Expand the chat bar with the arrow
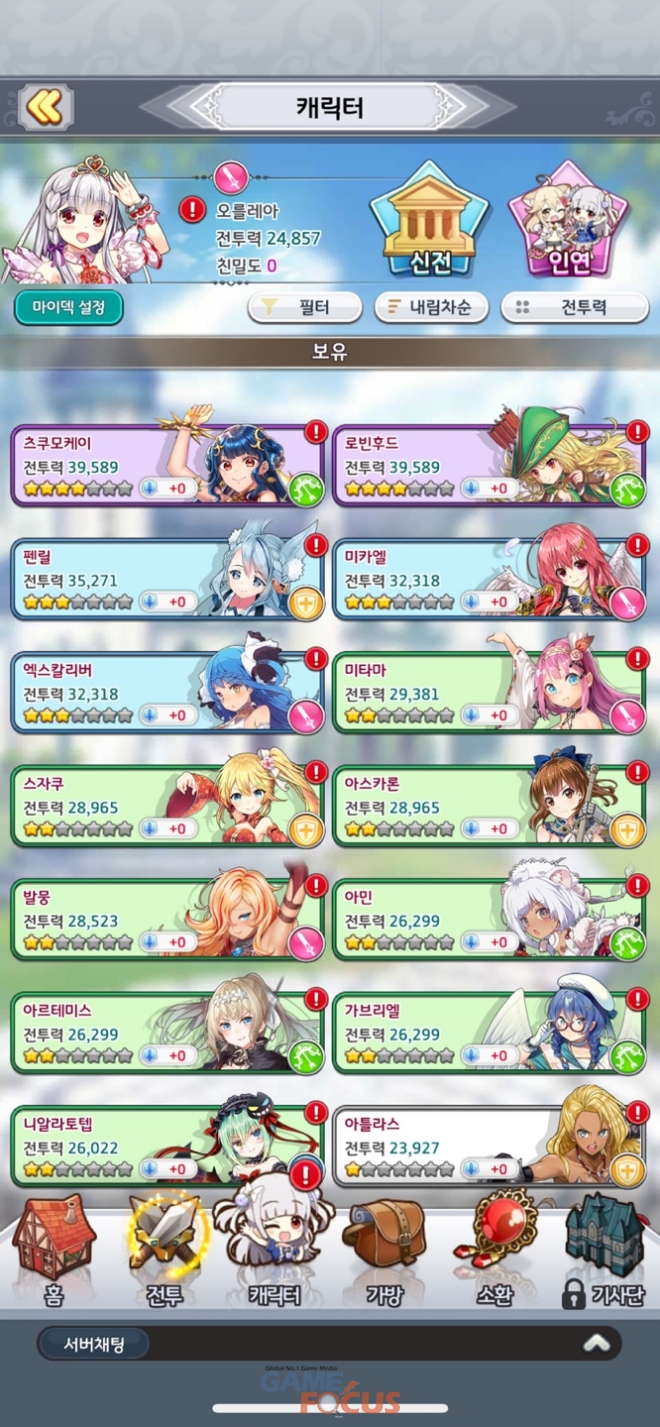Image resolution: width=660 pixels, height=1427 pixels. click(x=597, y=1343)
